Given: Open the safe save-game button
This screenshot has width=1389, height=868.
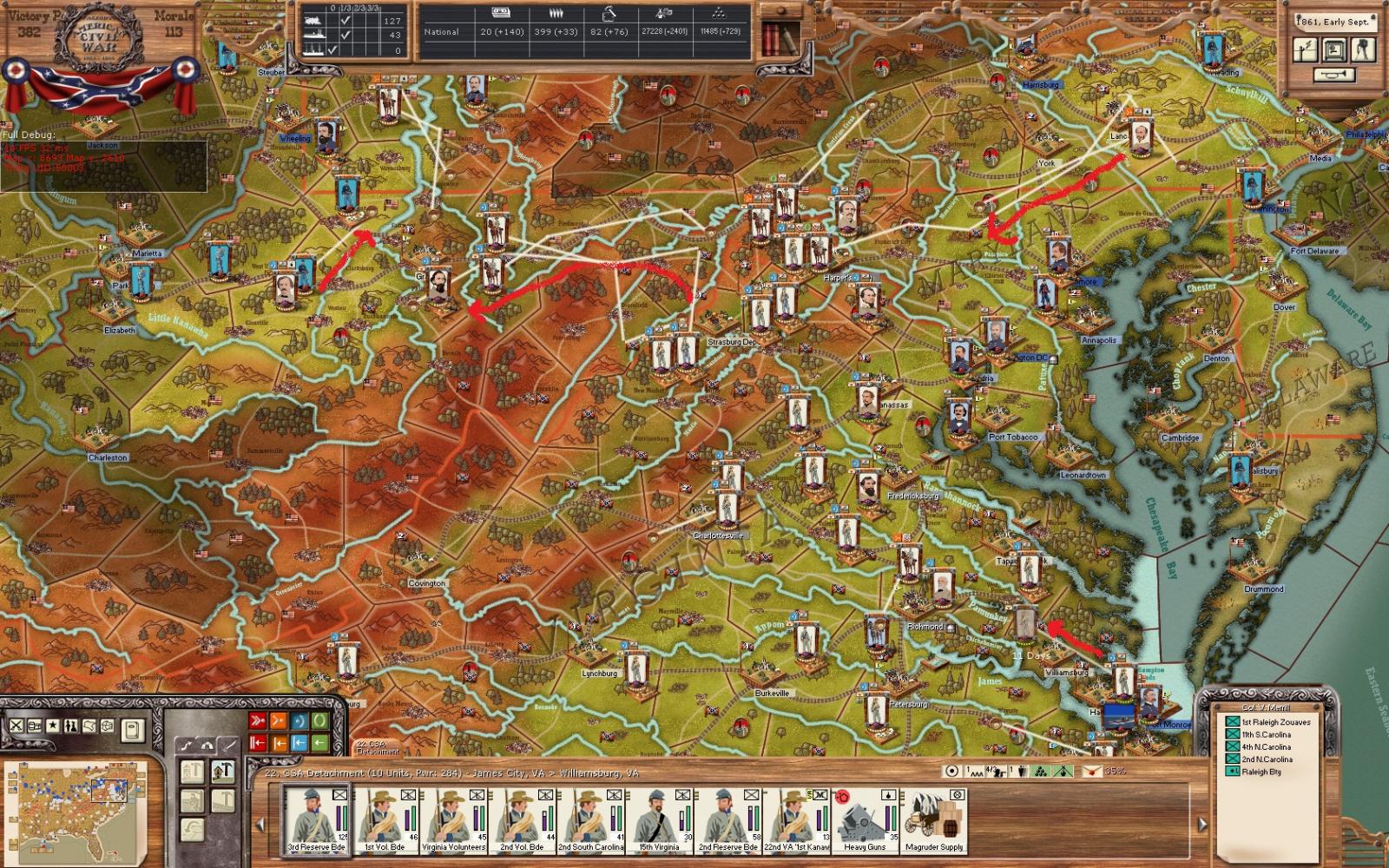Looking at the screenshot, I should coord(1334,49).
